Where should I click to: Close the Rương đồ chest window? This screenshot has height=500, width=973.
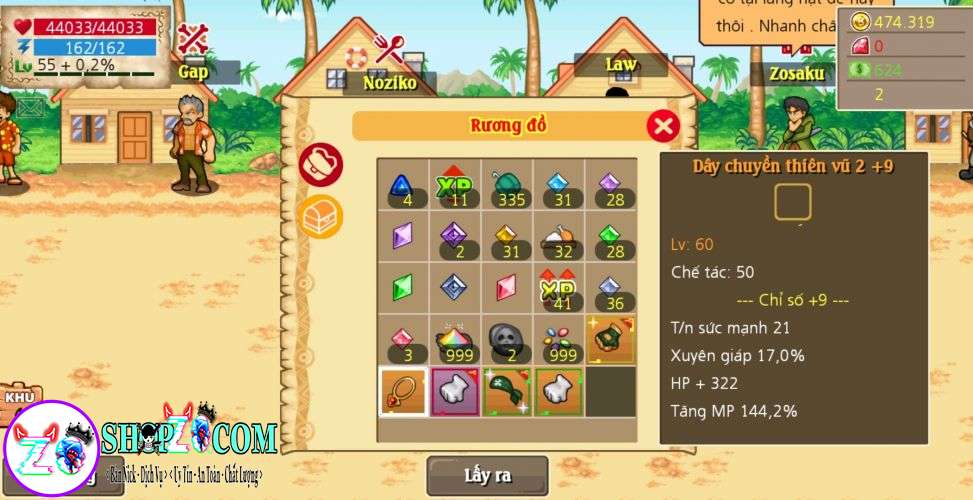coord(662,126)
